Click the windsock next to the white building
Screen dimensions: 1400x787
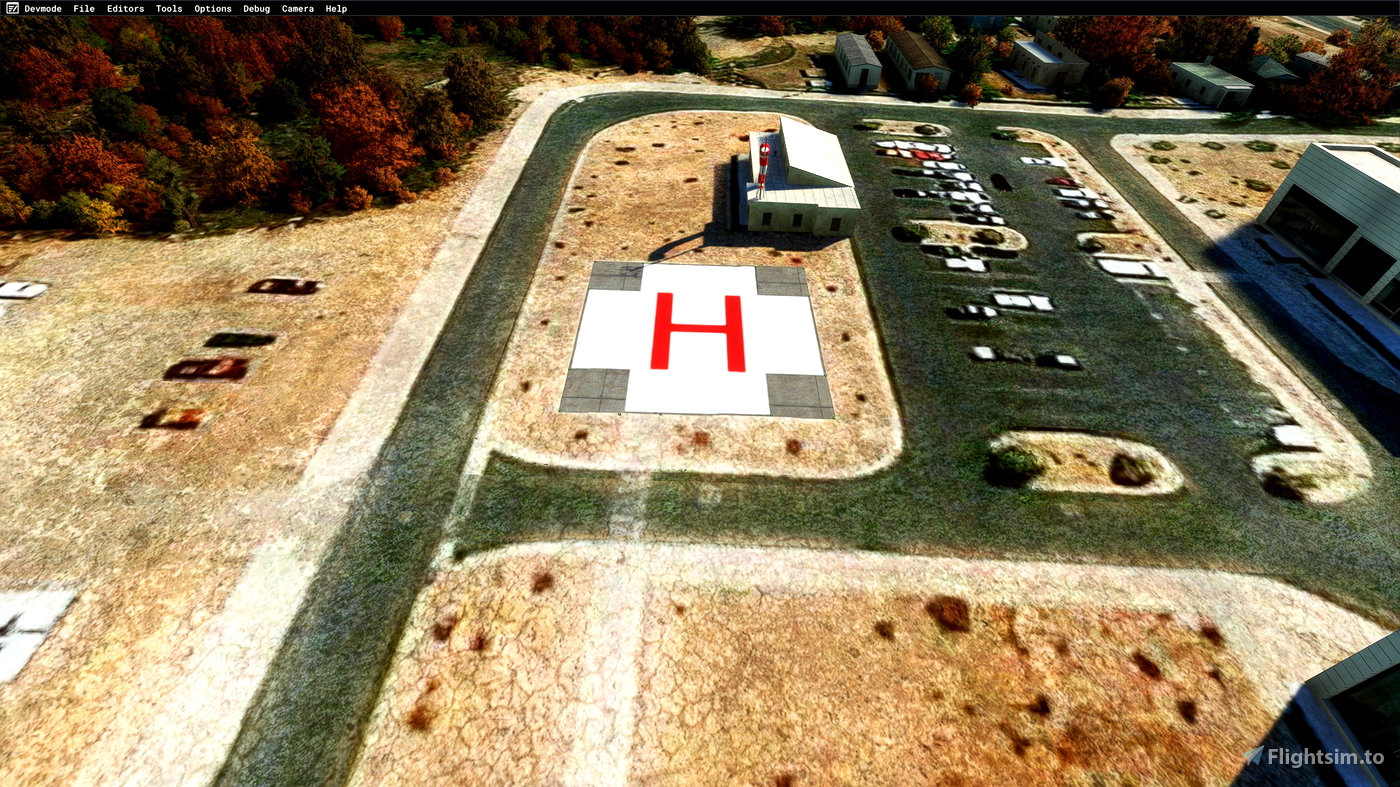click(x=762, y=165)
